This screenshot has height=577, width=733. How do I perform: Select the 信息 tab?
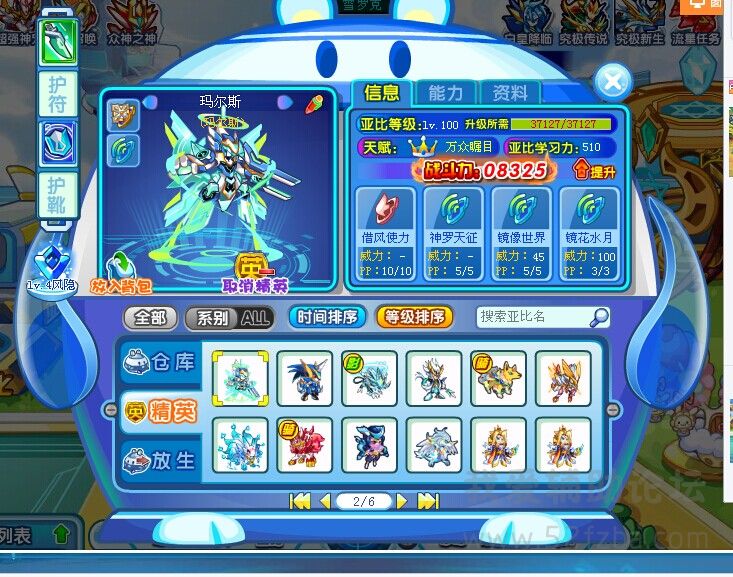point(381,93)
